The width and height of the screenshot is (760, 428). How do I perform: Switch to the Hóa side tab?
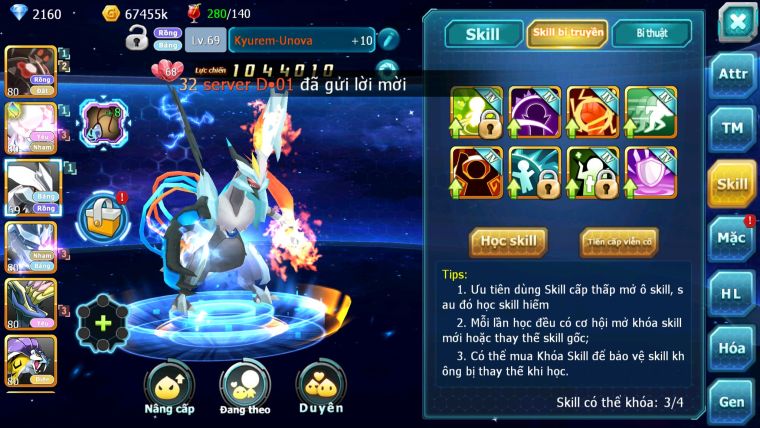(732, 348)
